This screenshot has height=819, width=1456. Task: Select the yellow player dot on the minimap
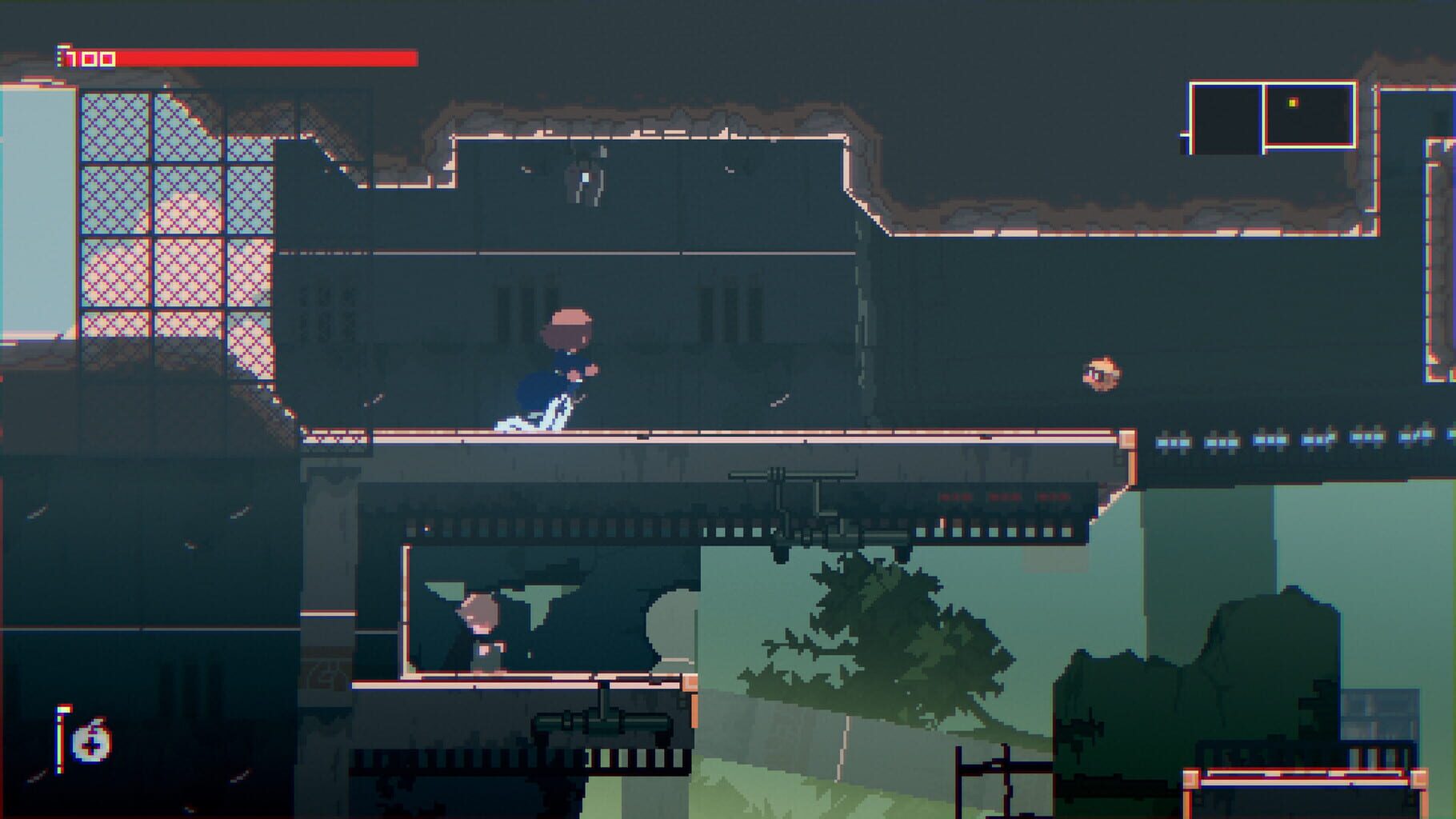pyautogui.click(x=1292, y=102)
